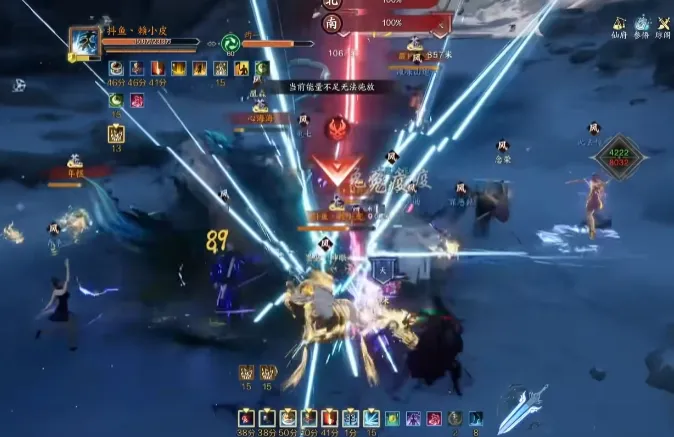This screenshot has height=437, width=674.
Task: Use the round item slot numbered 2
Action: (455, 418)
